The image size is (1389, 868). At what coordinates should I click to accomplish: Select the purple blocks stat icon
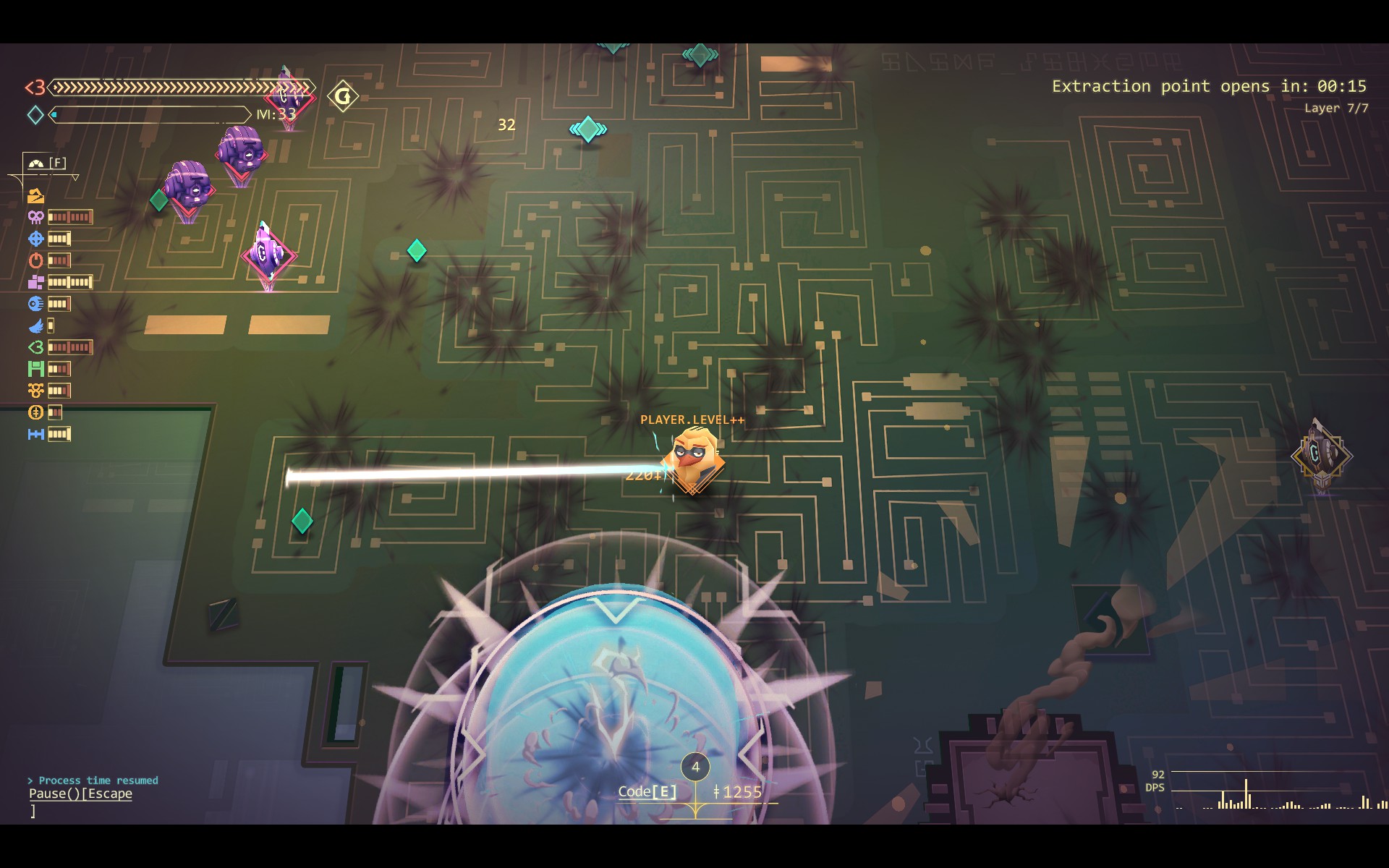(x=35, y=282)
